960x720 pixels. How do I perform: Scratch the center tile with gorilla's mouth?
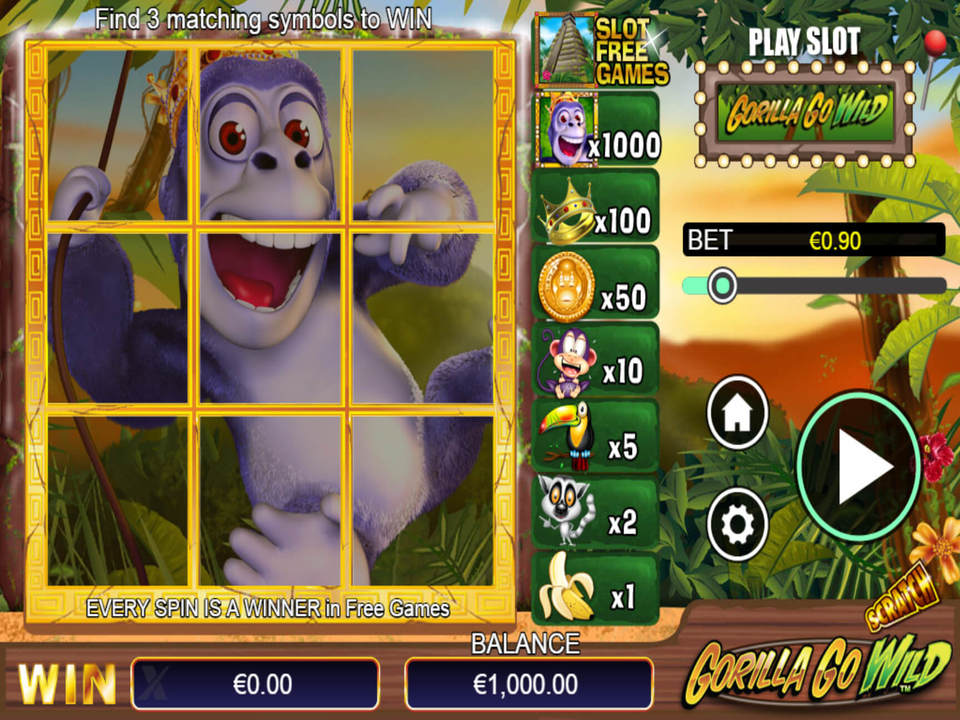point(270,317)
